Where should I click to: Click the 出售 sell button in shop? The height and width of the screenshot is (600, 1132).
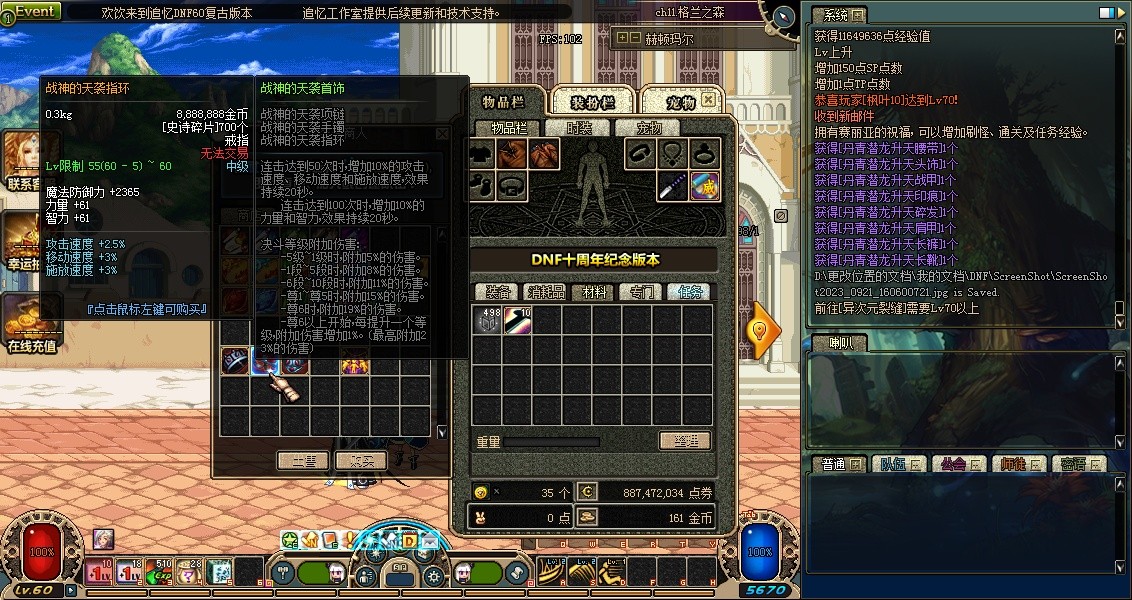[303, 461]
